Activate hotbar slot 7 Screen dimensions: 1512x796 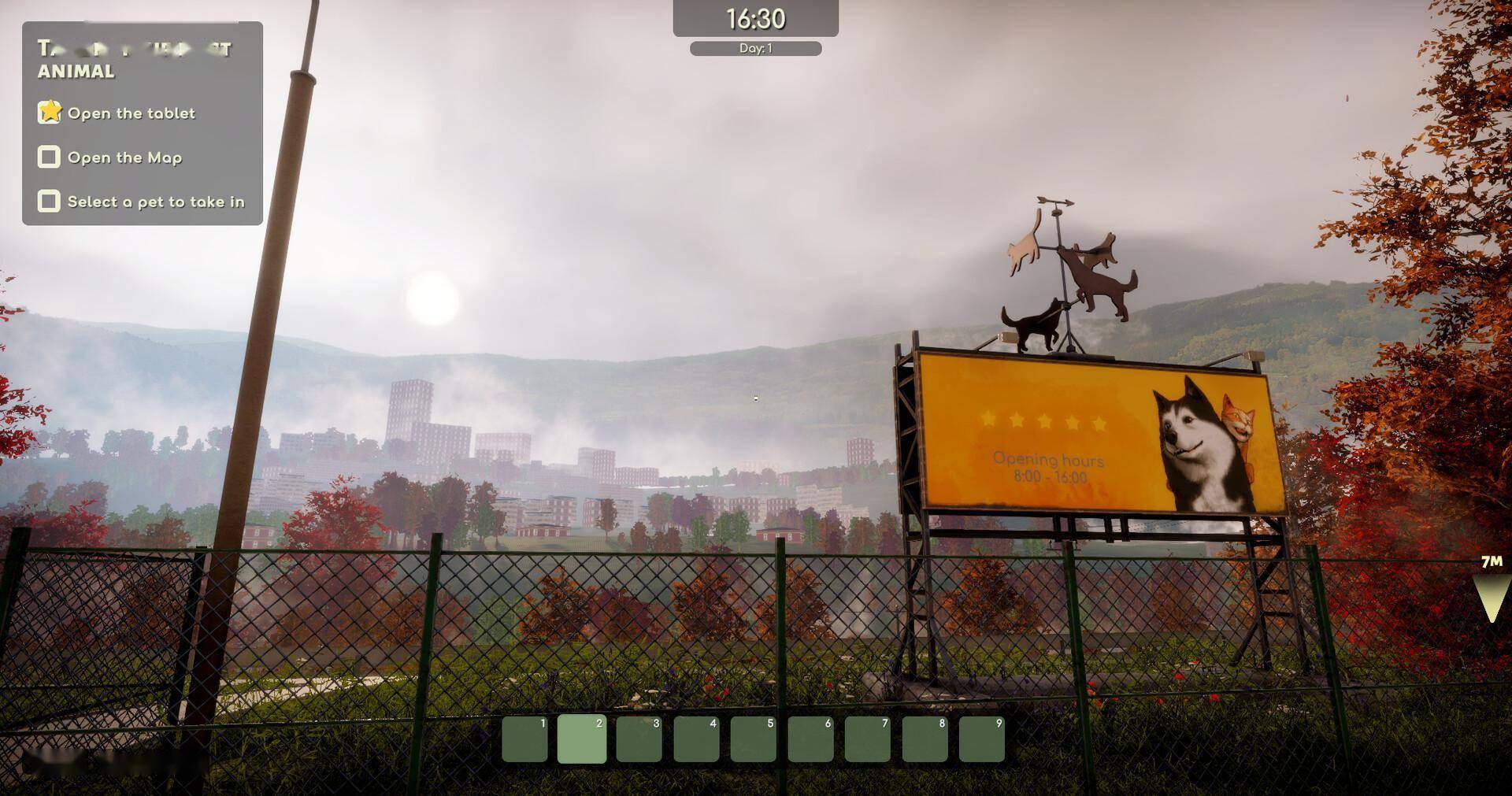tap(867, 739)
